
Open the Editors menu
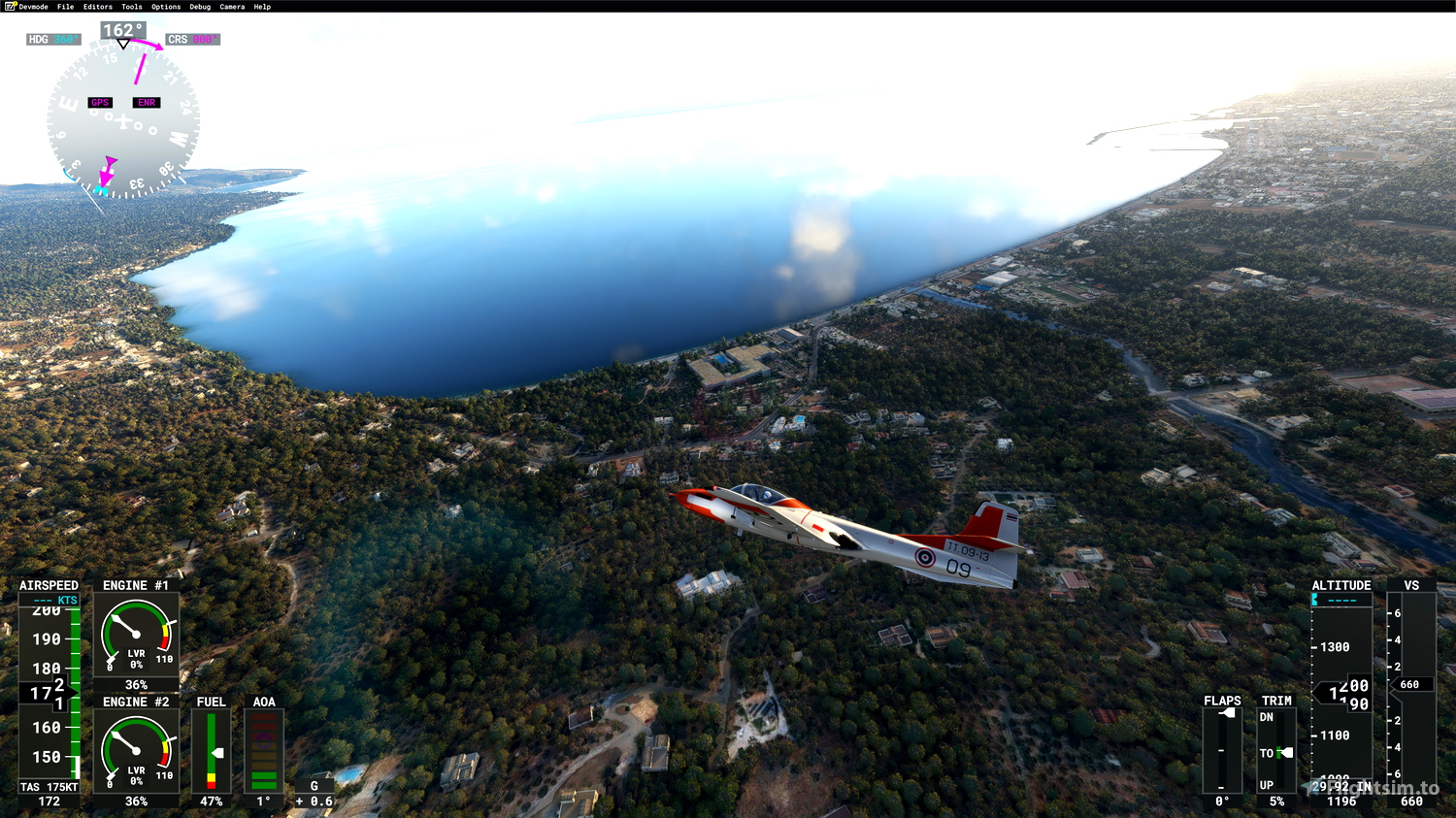[96, 6]
